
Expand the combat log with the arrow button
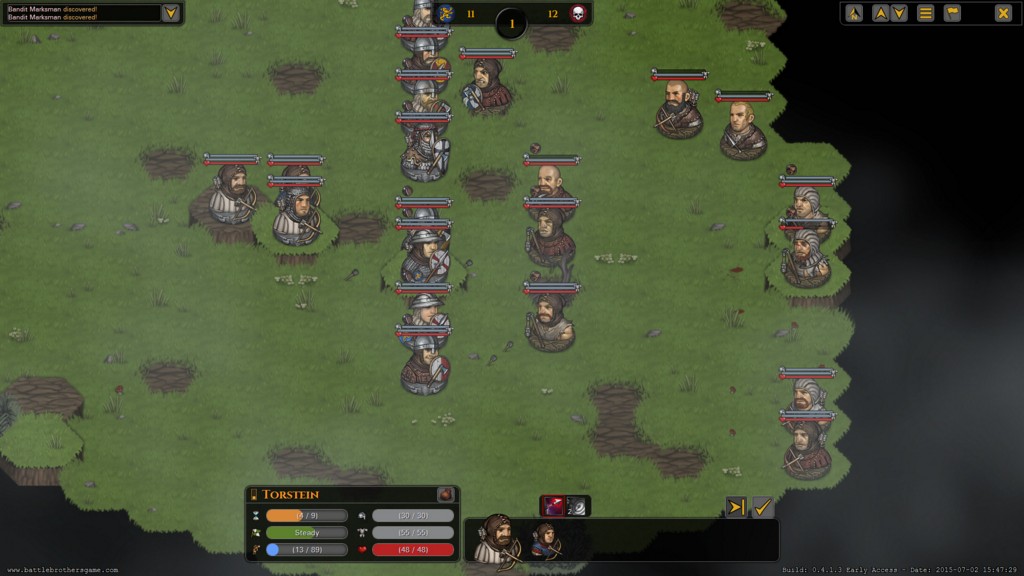171,13
